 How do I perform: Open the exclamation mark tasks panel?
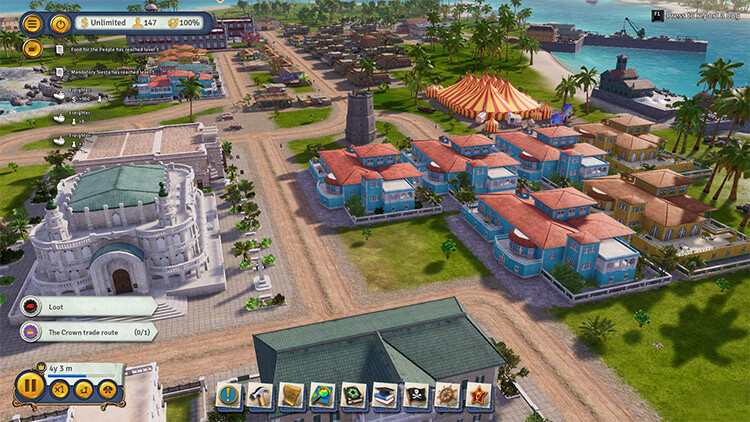pos(230,396)
